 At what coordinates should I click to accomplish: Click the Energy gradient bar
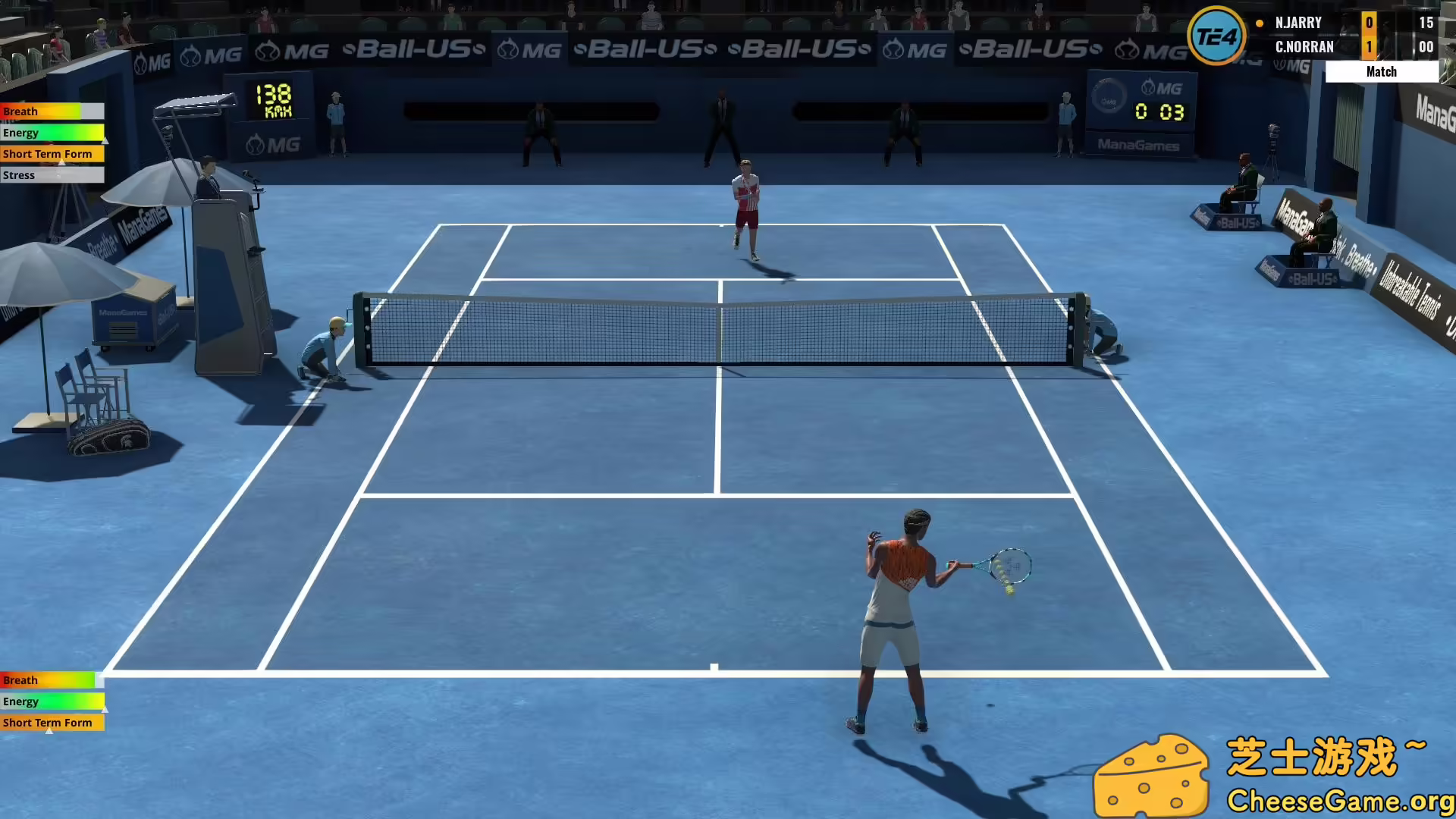click(52, 132)
